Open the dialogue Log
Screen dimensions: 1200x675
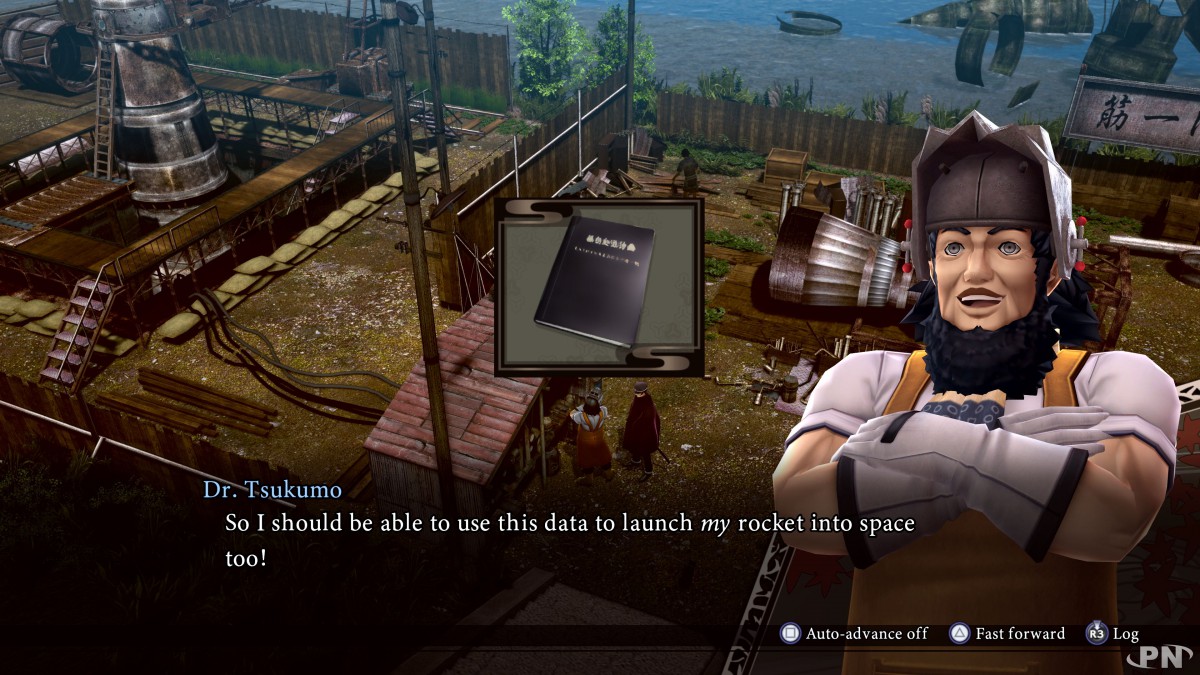1112,633
